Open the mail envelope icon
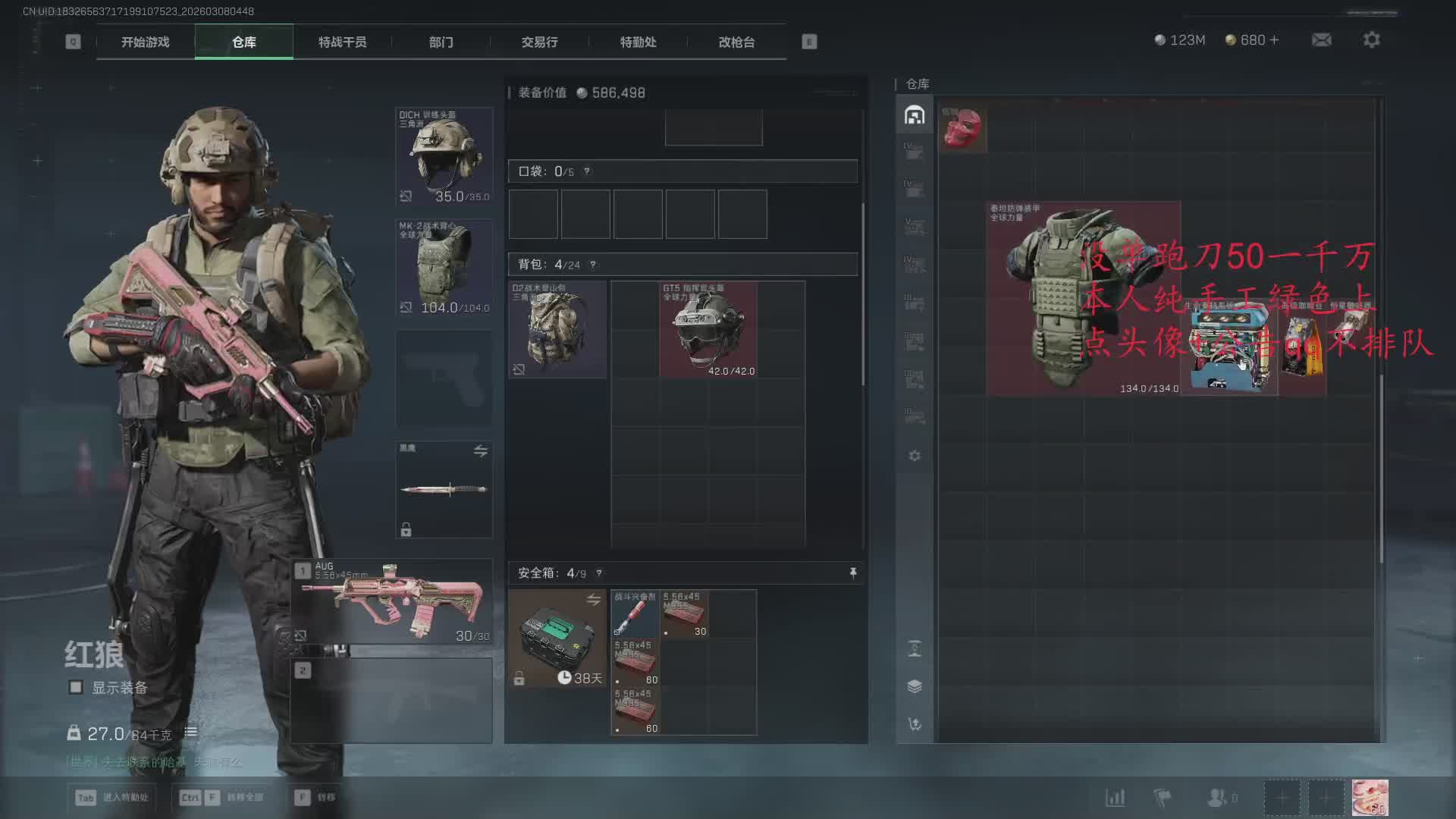Viewport: 1456px width, 819px height. point(1322,40)
